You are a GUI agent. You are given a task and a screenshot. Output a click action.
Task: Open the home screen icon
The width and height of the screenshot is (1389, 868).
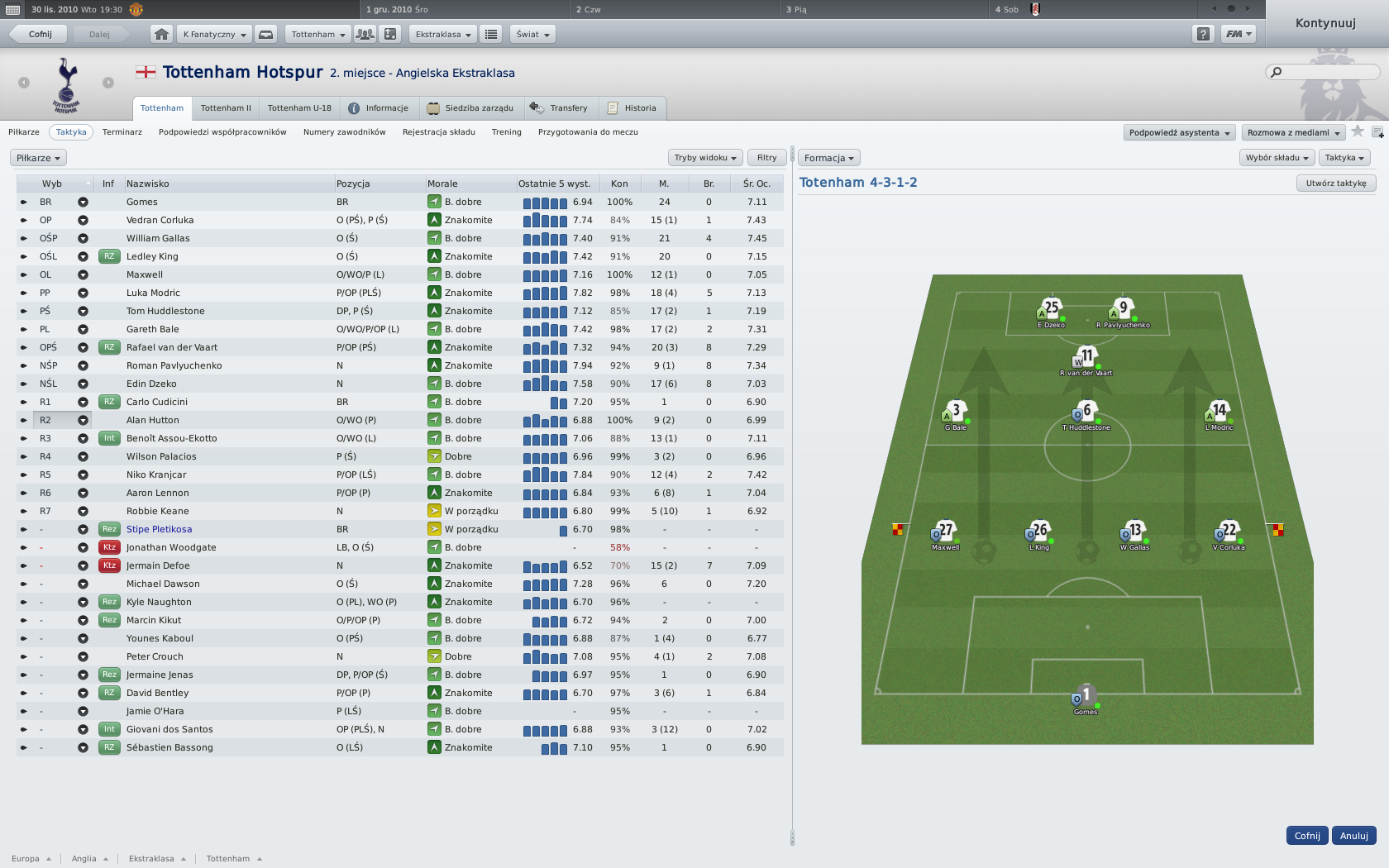coord(161,34)
